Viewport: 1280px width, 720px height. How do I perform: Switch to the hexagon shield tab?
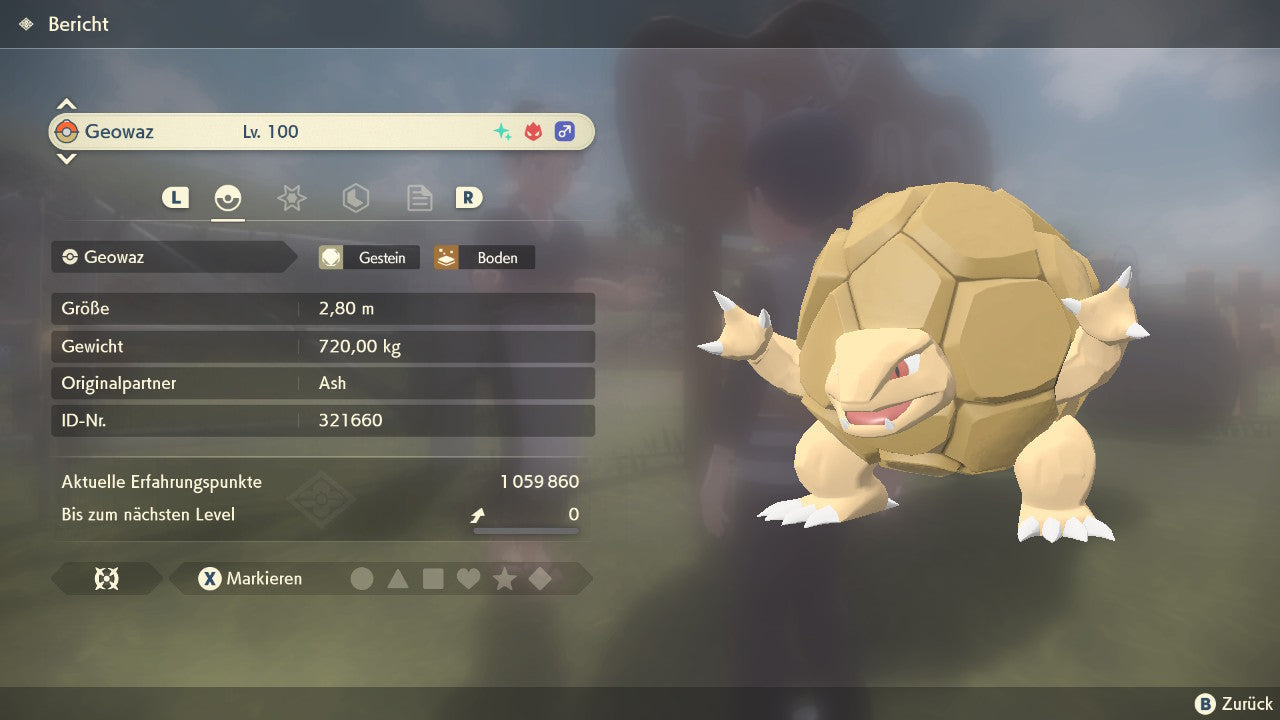(x=355, y=198)
